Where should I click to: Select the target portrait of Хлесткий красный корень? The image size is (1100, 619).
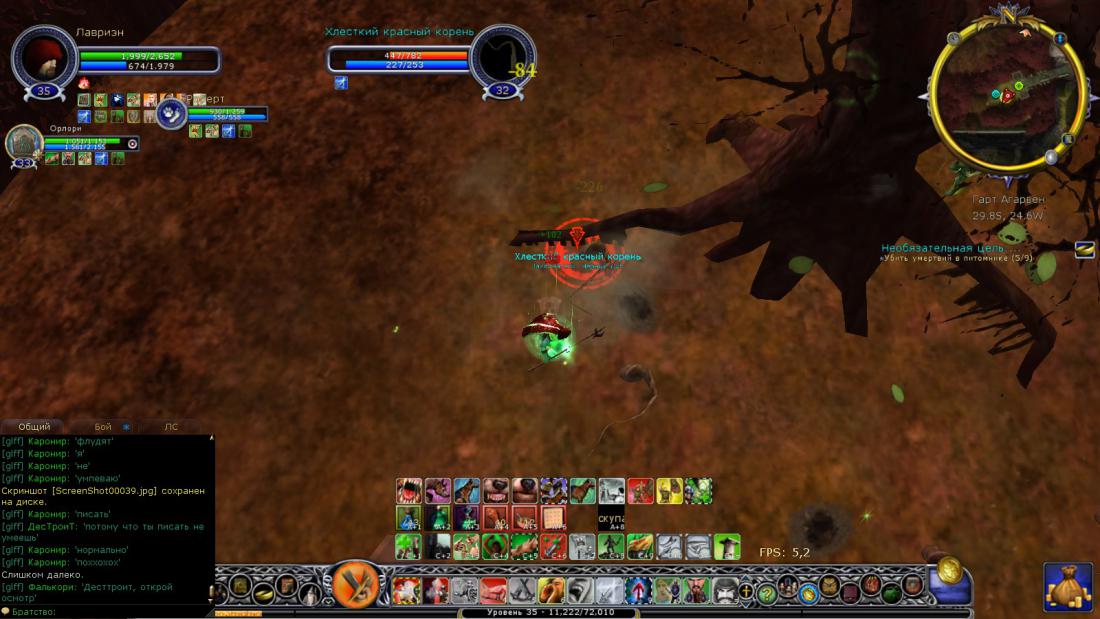pos(503,58)
